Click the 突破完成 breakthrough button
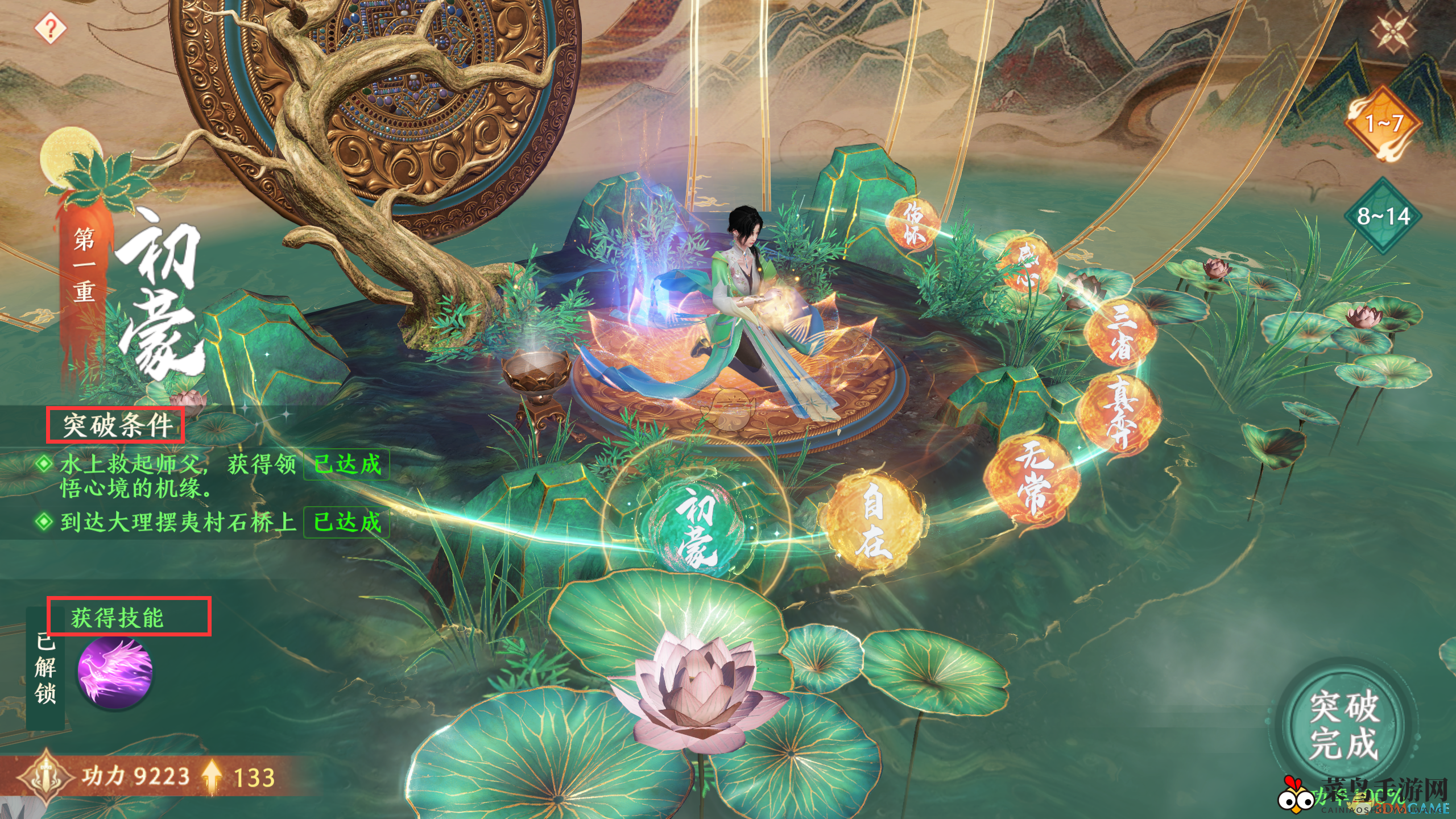Screen dimensions: 1456x819 [1343, 724]
